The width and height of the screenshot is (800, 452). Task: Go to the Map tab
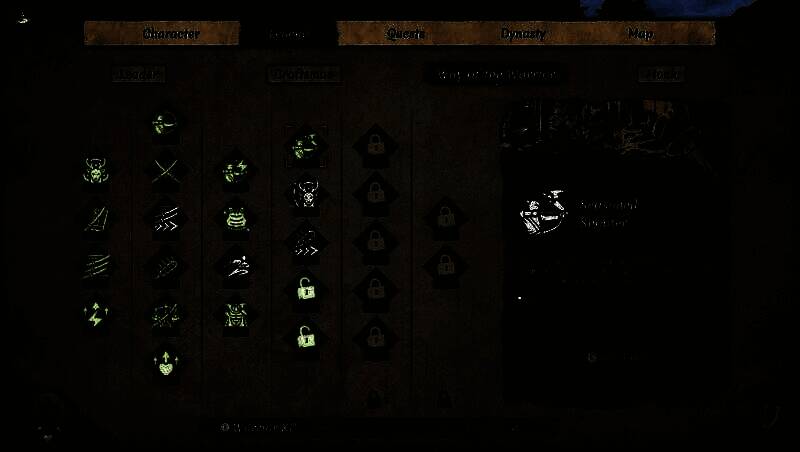point(640,34)
